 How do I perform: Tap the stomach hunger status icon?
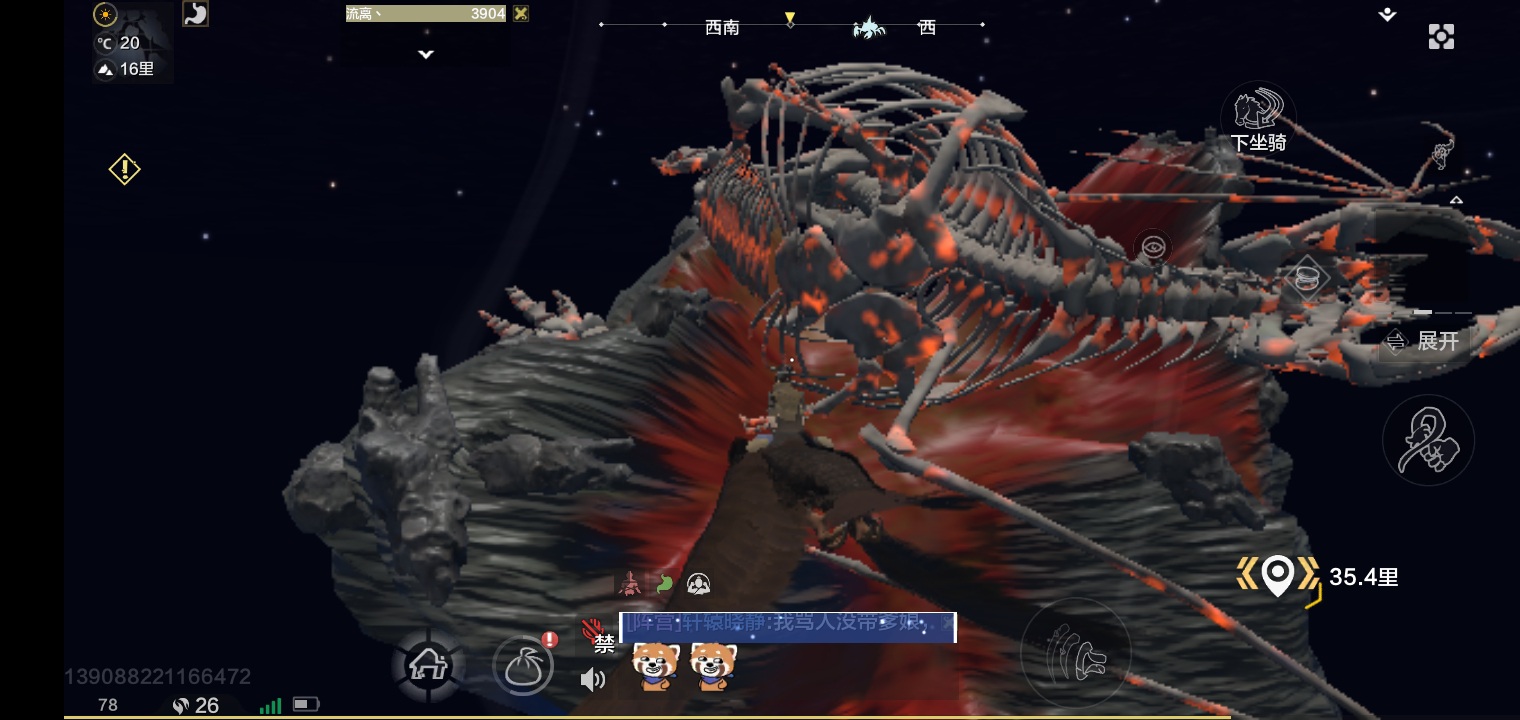[x=195, y=14]
